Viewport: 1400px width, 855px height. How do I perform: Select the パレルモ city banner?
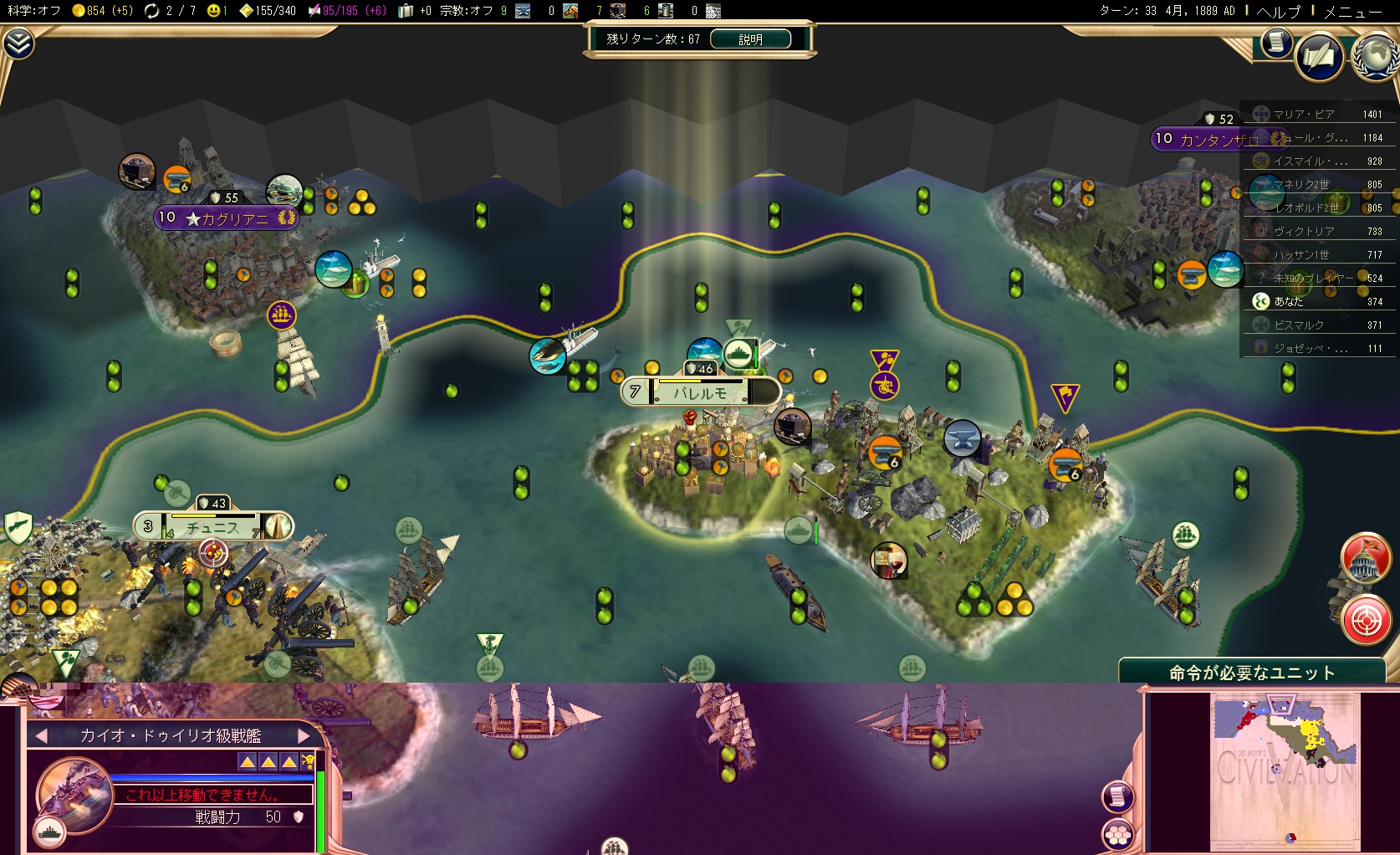(x=700, y=392)
